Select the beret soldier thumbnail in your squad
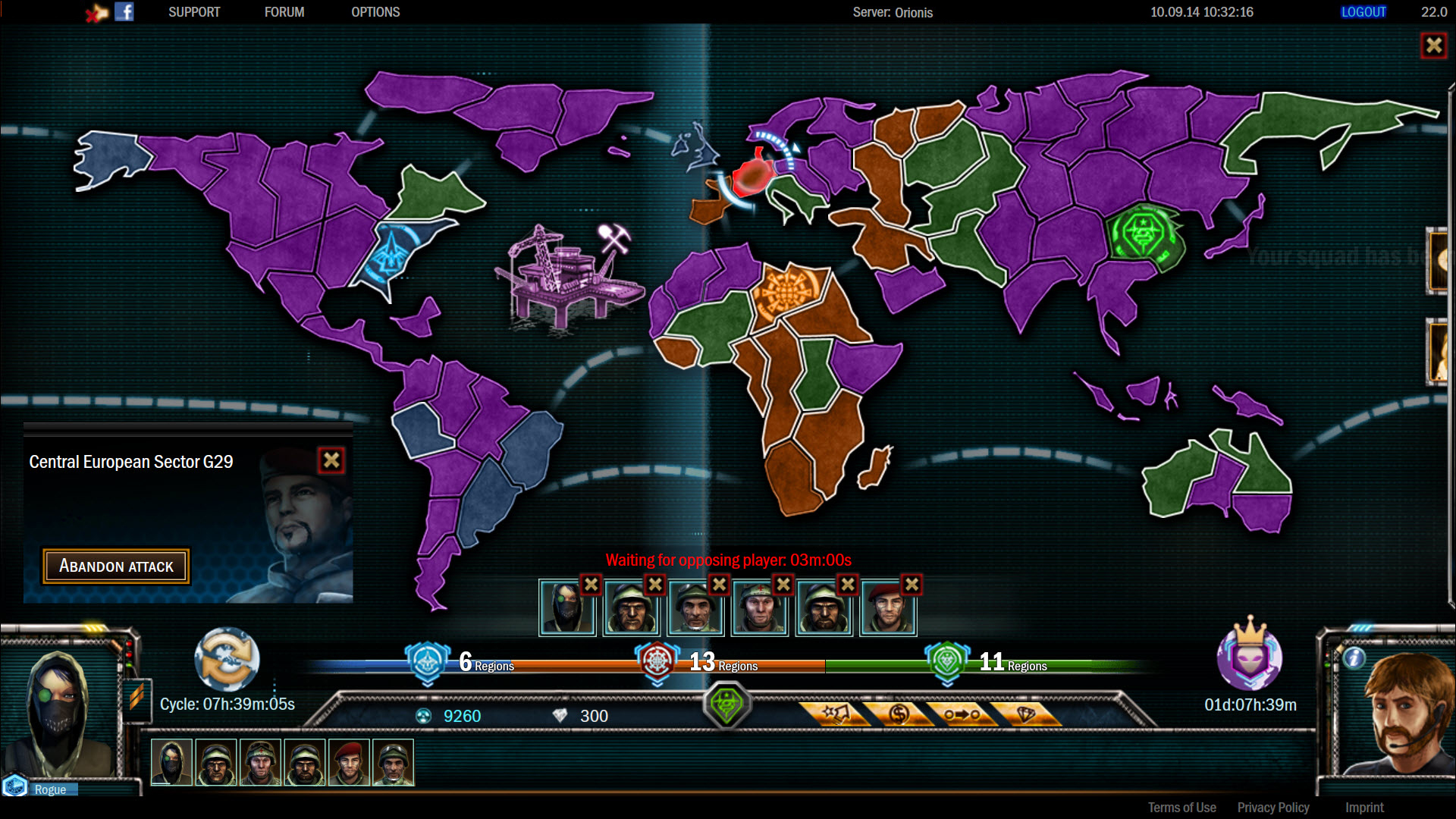The width and height of the screenshot is (1456, 819). 348,762
